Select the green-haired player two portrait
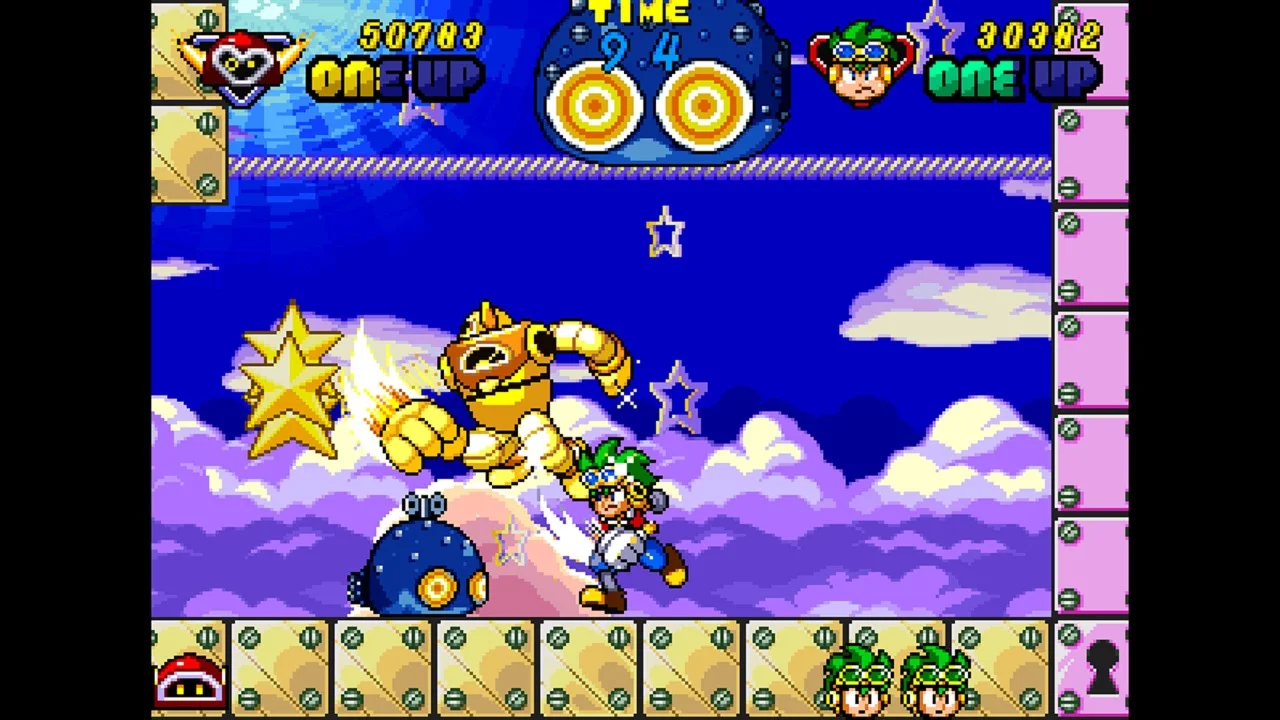The width and height of the screenshot is (1280, 720). point(861,64)
